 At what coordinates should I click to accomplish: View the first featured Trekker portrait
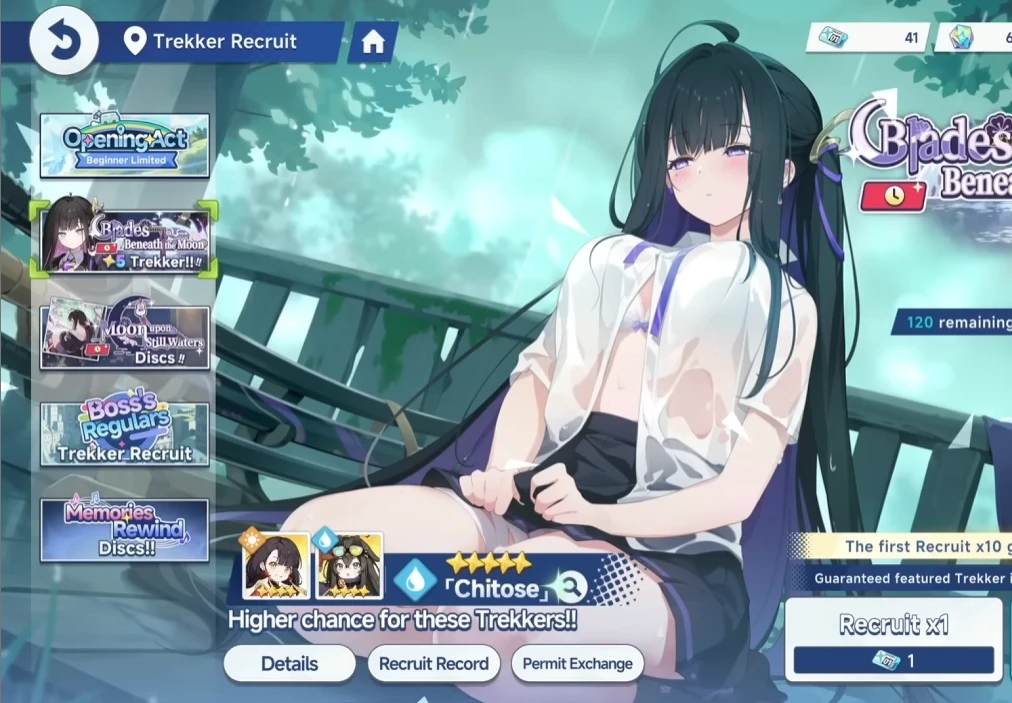(274, 565)
